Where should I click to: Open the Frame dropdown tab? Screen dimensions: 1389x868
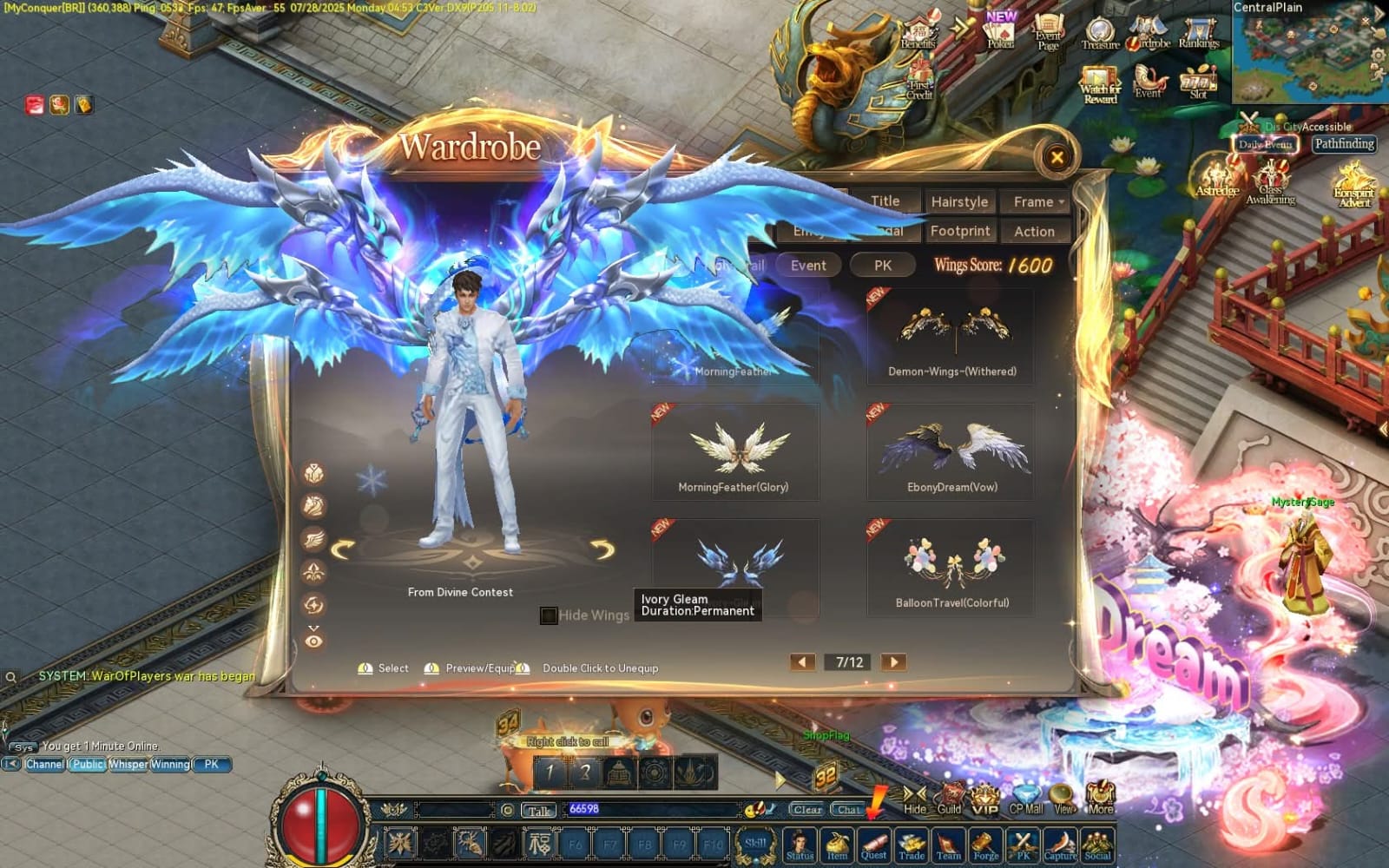1037,201
